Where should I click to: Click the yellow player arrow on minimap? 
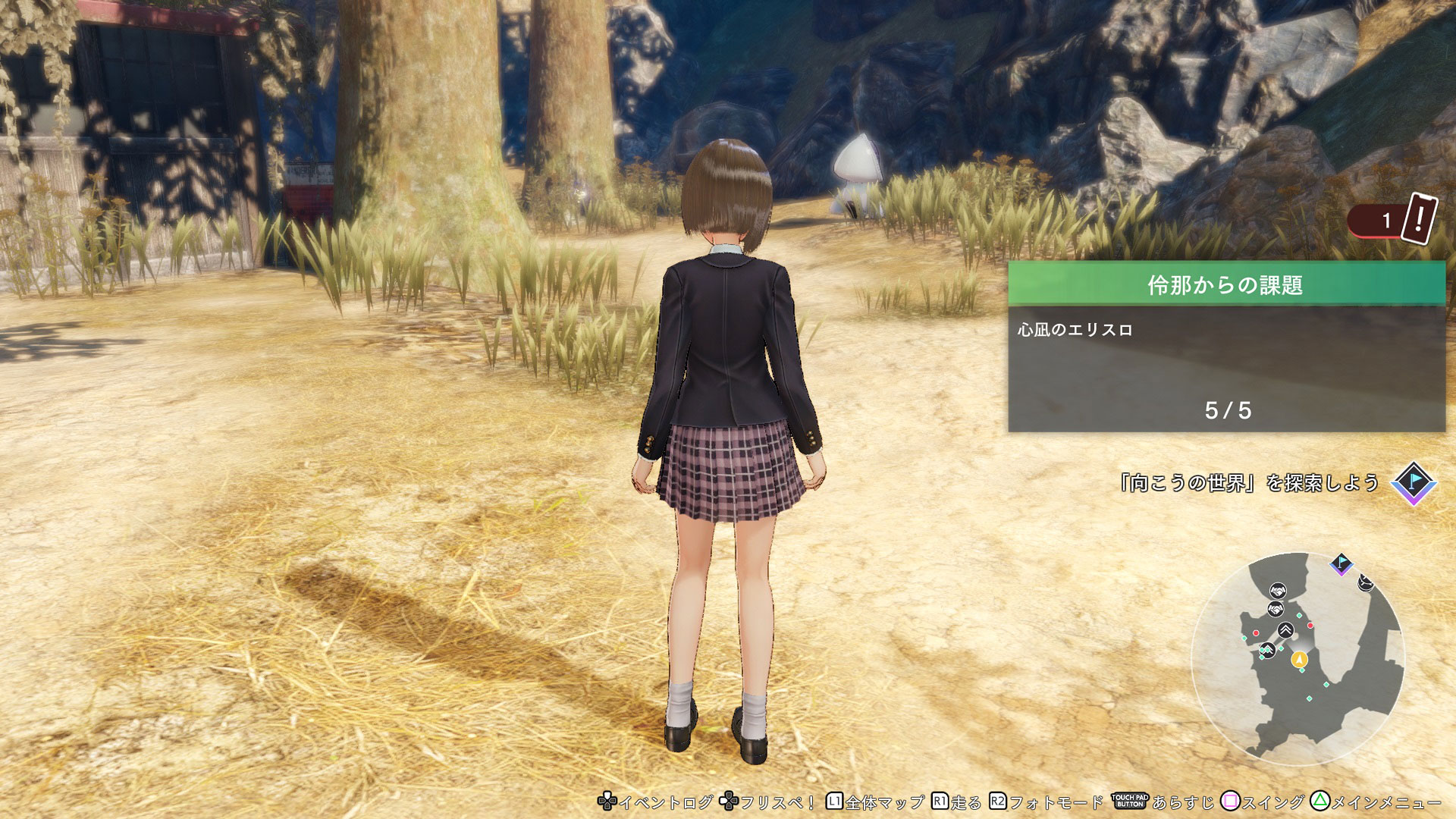pos(1299,659)
